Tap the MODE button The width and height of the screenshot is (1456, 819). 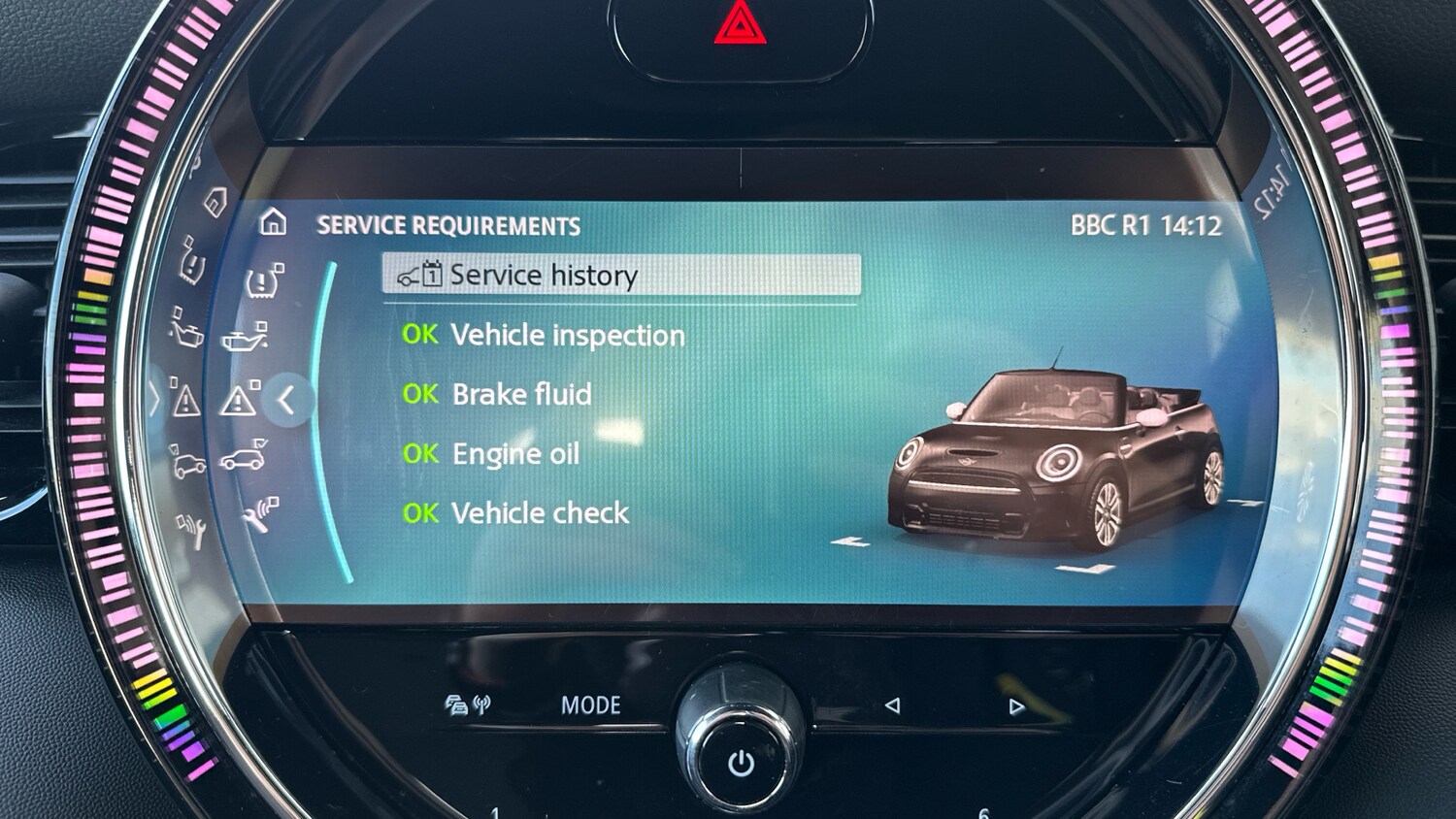coord(590,705)
